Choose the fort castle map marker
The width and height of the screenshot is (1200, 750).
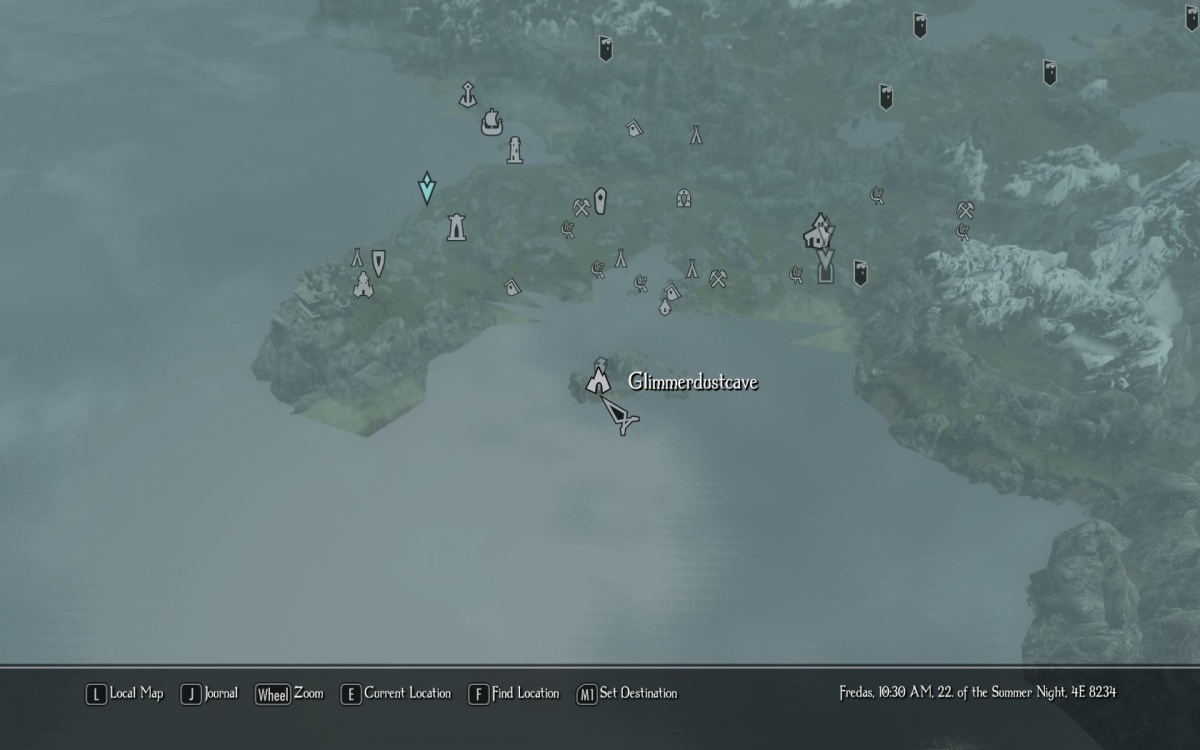(362, 285)
